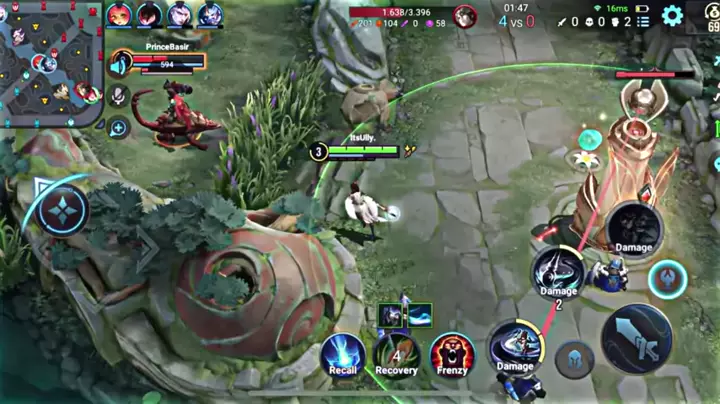Open the scoreboard list icon
The image size is (720, 404).
pyautogui.click(x=643, y=21)
